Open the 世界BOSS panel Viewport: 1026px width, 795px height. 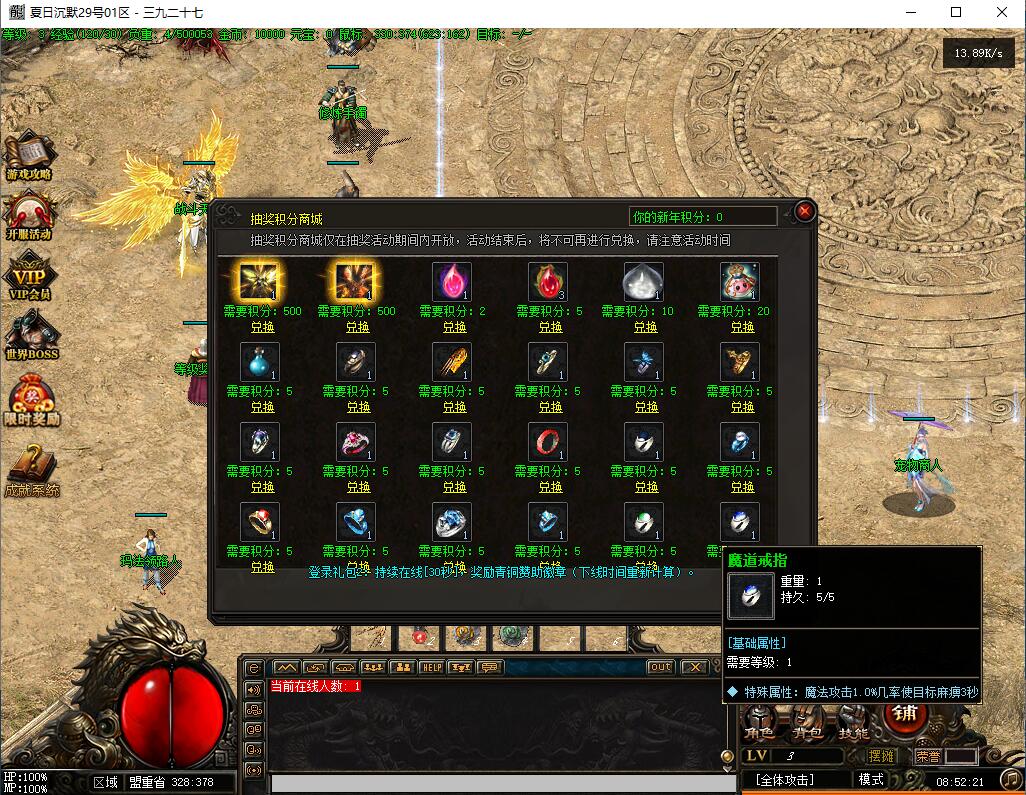click(31, 336)
